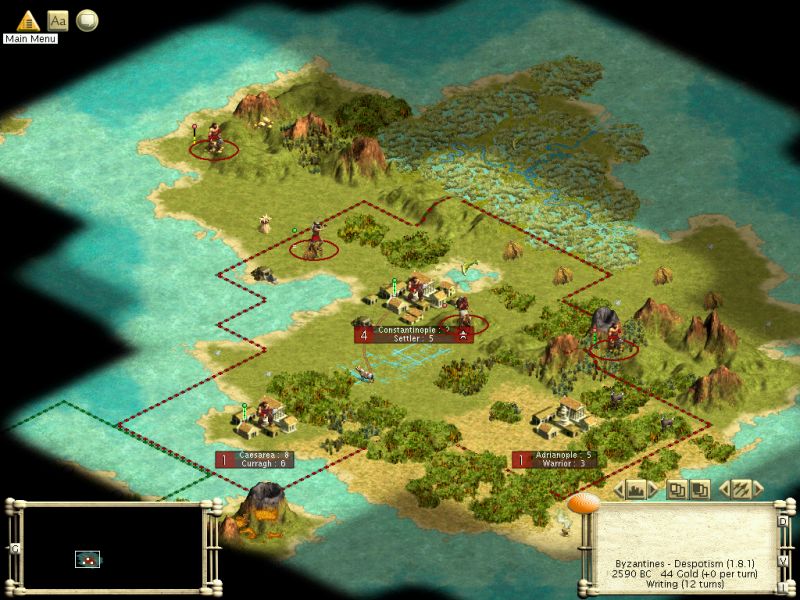Cycle to previous unit with left arrow
800x600 pixels.
pos(724,489)
